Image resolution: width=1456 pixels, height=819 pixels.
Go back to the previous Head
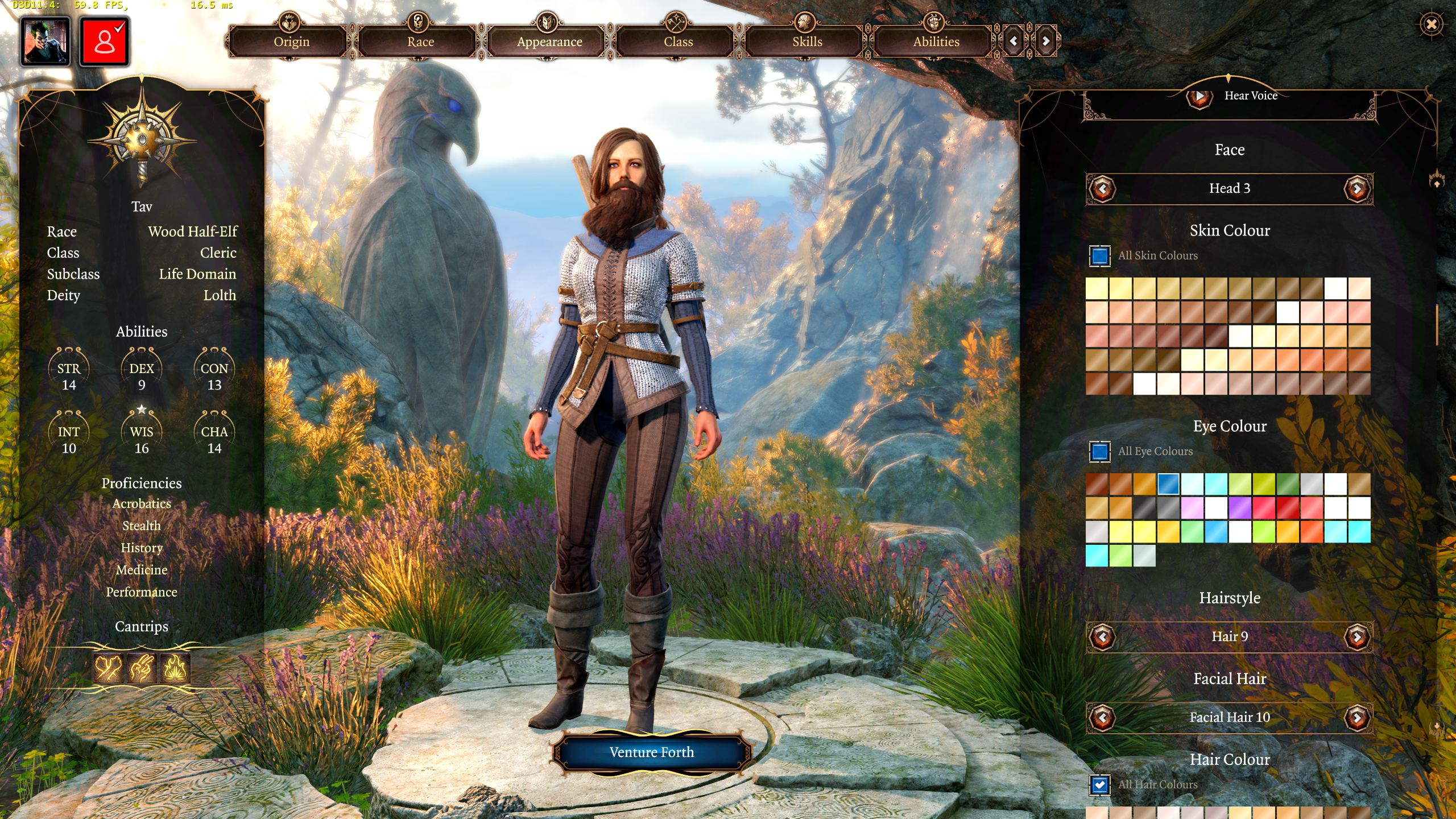click(x=1102, y=189)
